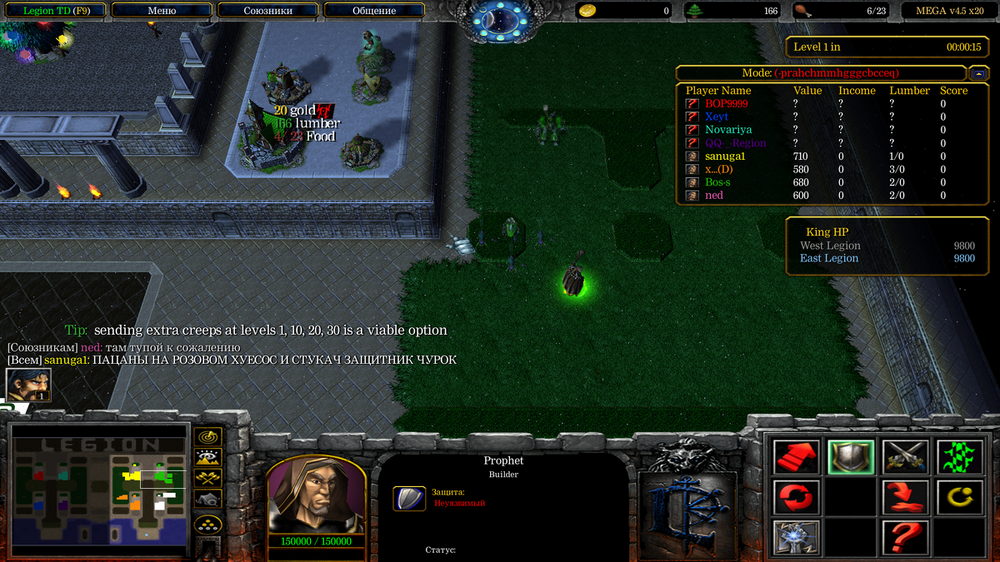Viewport: 1000px width, 562px height.
Task: Click the yellow circular arrow command
Action: (959, 497)
